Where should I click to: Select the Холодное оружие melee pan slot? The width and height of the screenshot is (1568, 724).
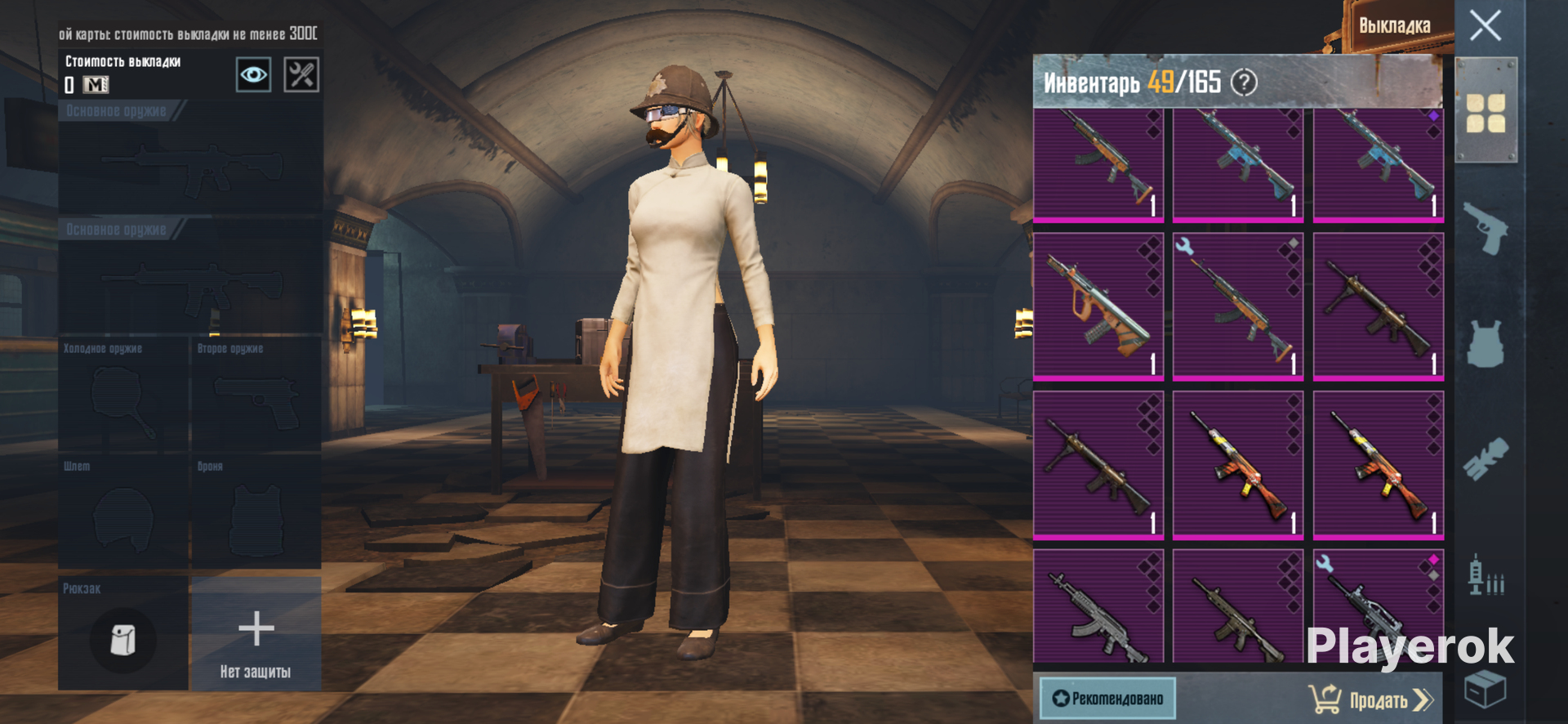coord(123,395)
